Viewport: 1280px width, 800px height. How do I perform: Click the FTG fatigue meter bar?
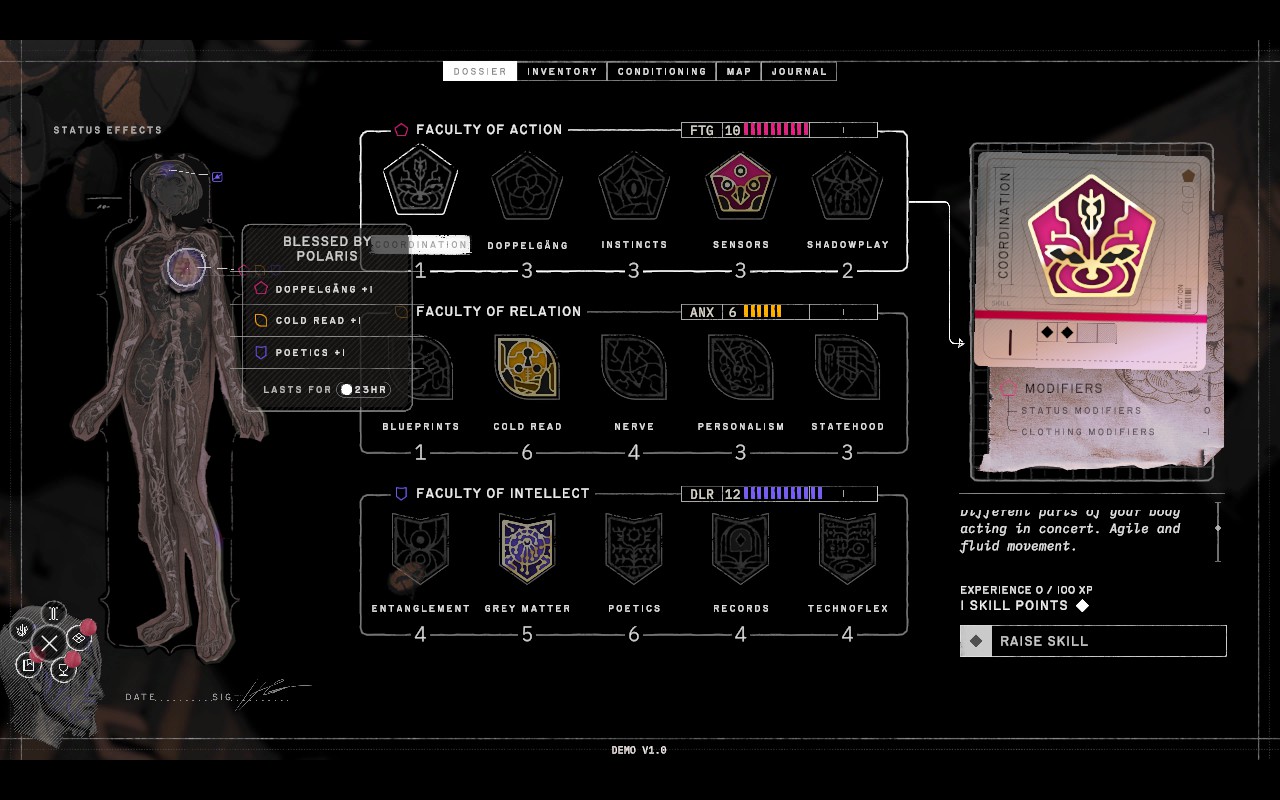(x=781, y=130)
